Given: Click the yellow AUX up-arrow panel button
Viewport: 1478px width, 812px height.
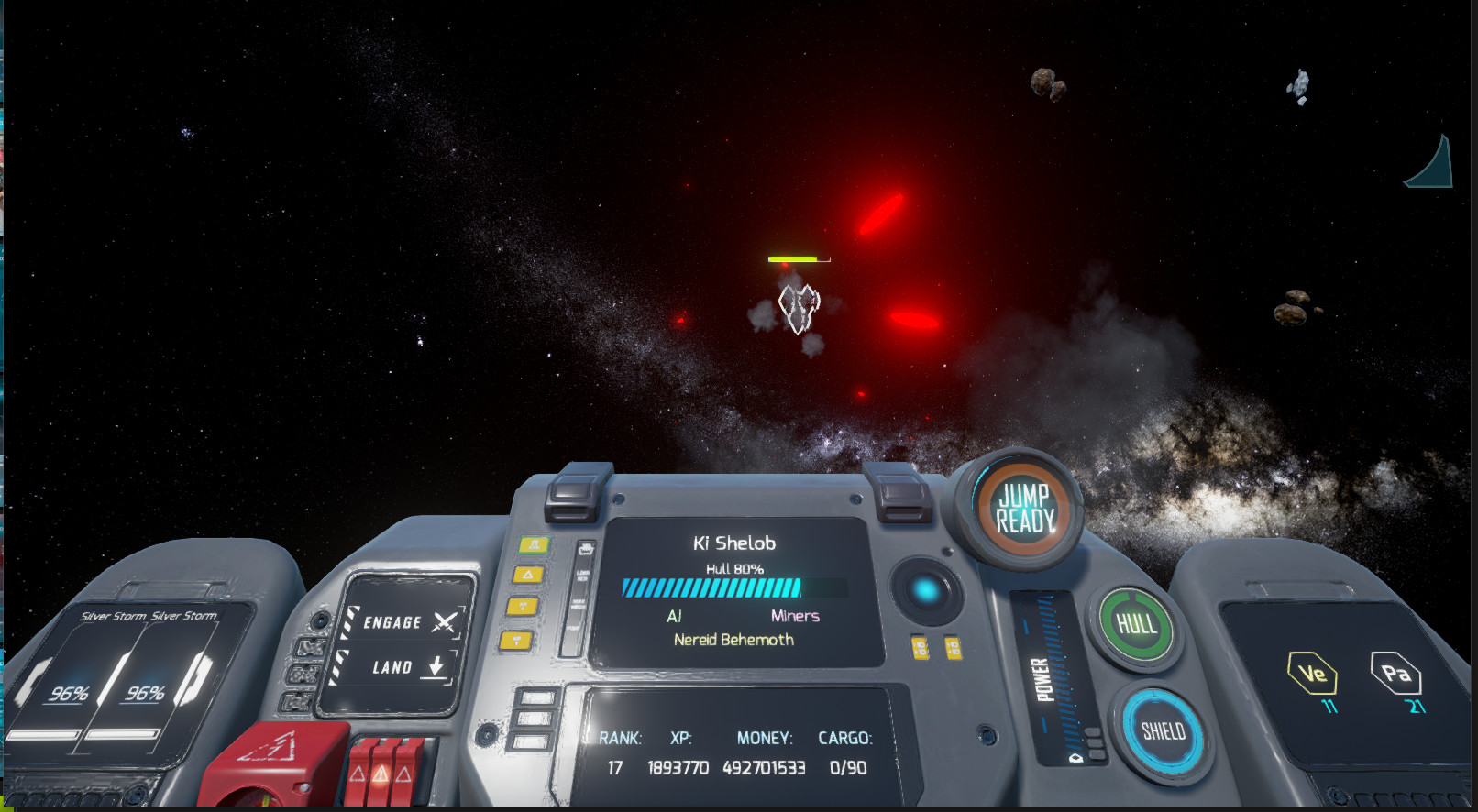Looking at the screenshot, I should tap(521, 605).
